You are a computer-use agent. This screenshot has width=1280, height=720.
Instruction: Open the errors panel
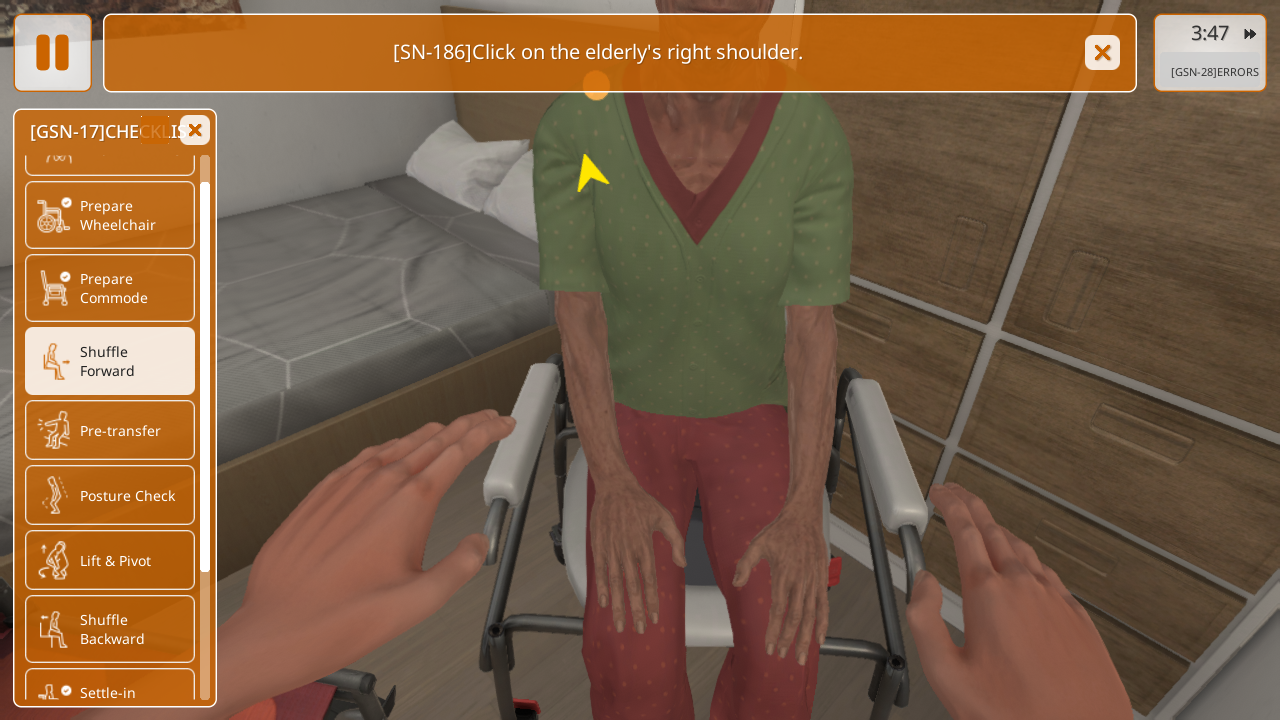coord(1214,72)
